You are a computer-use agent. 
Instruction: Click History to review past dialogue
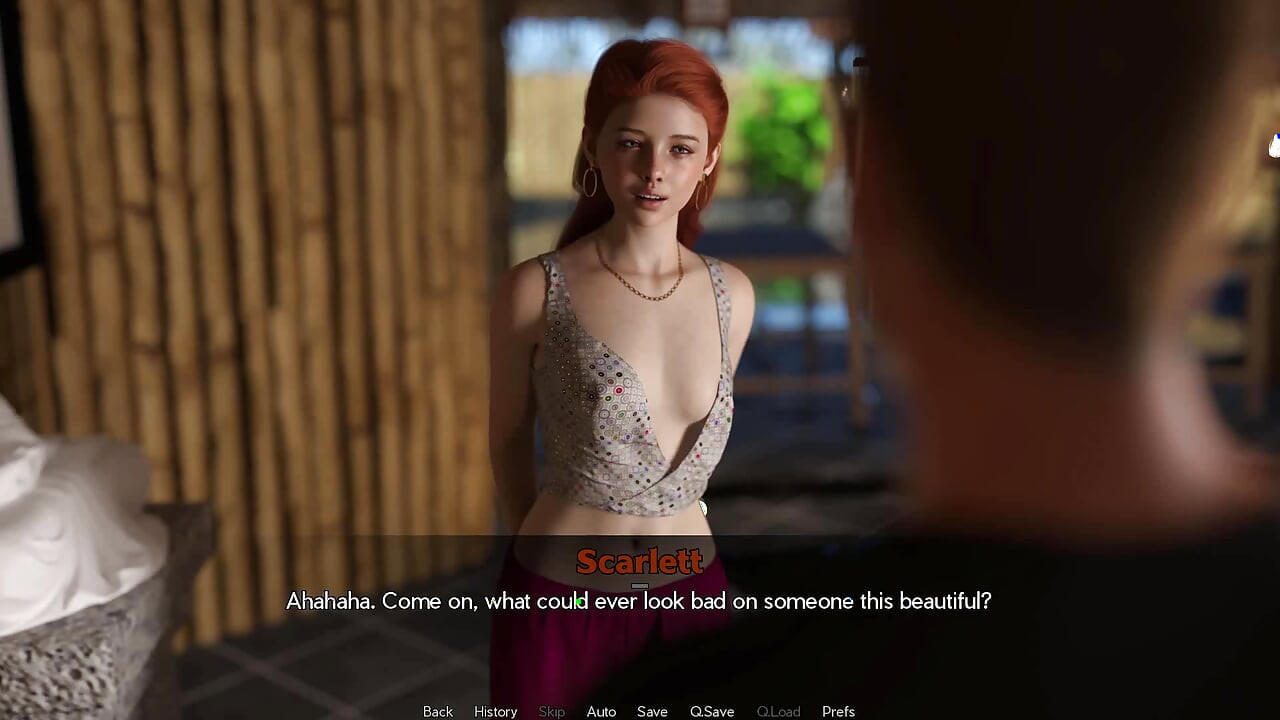495,711
